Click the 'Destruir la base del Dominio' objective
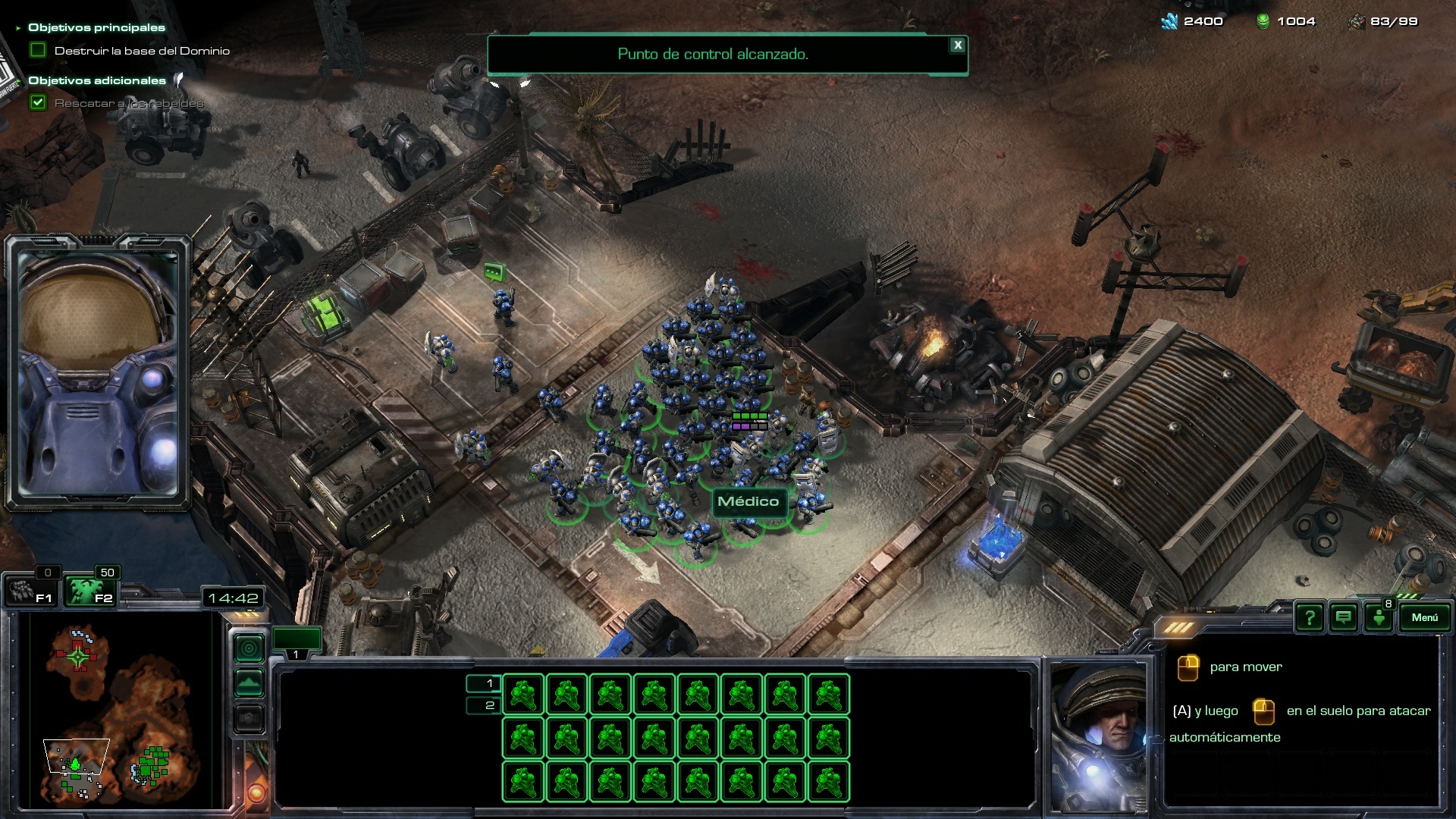This screenshot has width=1456, height=819. coord(142,51)
